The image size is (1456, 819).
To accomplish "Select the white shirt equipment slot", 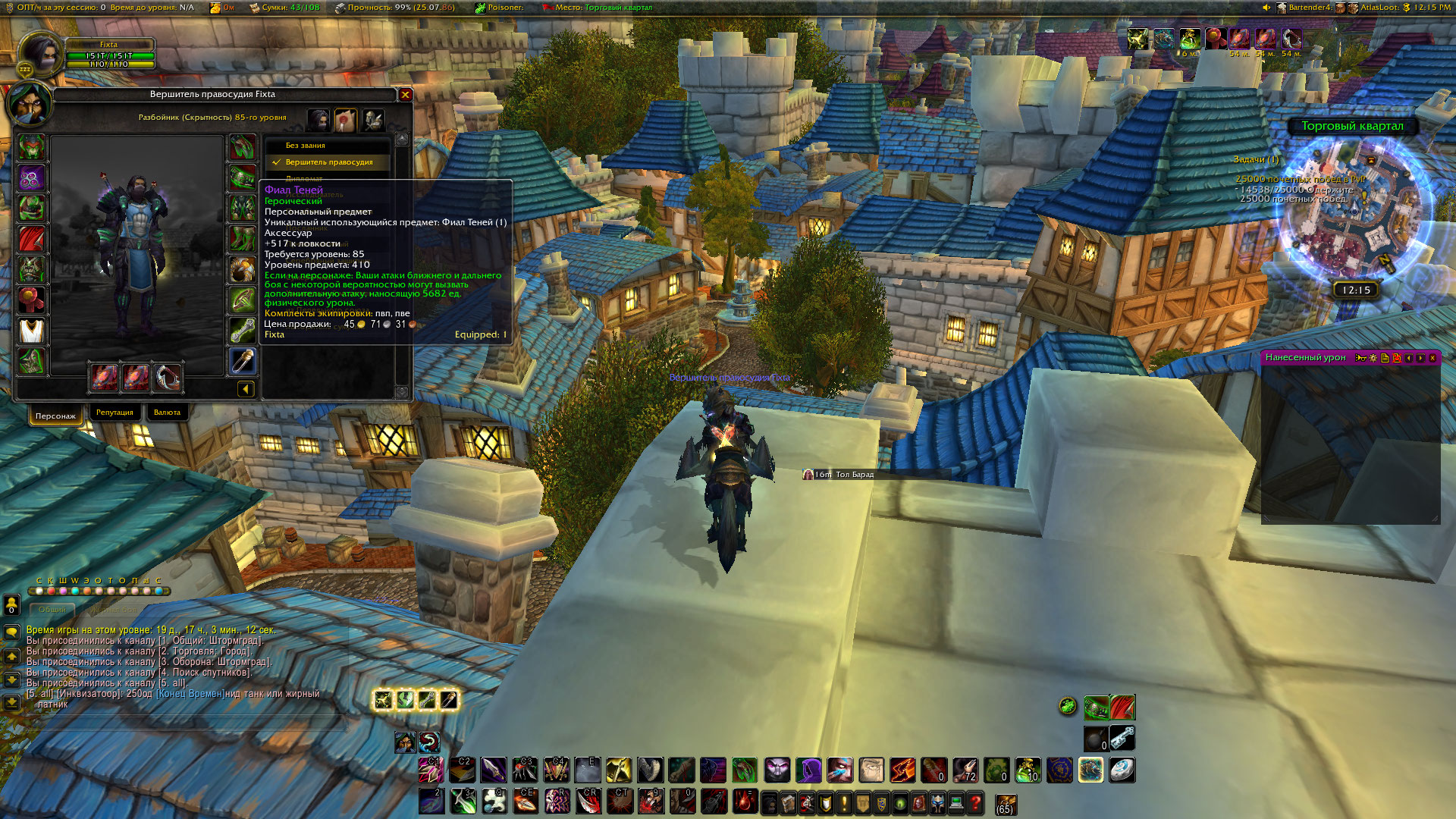I will [31, 331].
